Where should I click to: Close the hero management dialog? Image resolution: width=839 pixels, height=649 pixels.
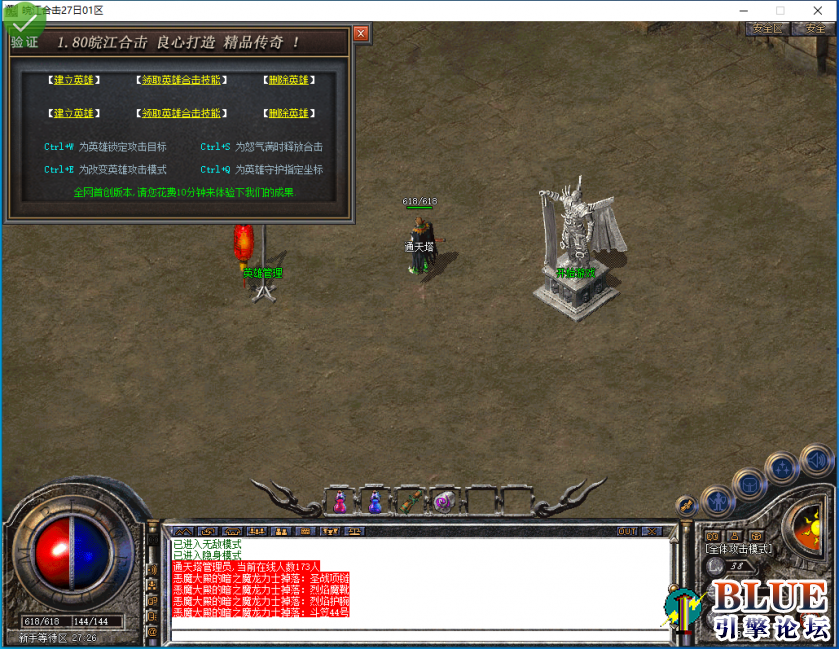[361, 34]
